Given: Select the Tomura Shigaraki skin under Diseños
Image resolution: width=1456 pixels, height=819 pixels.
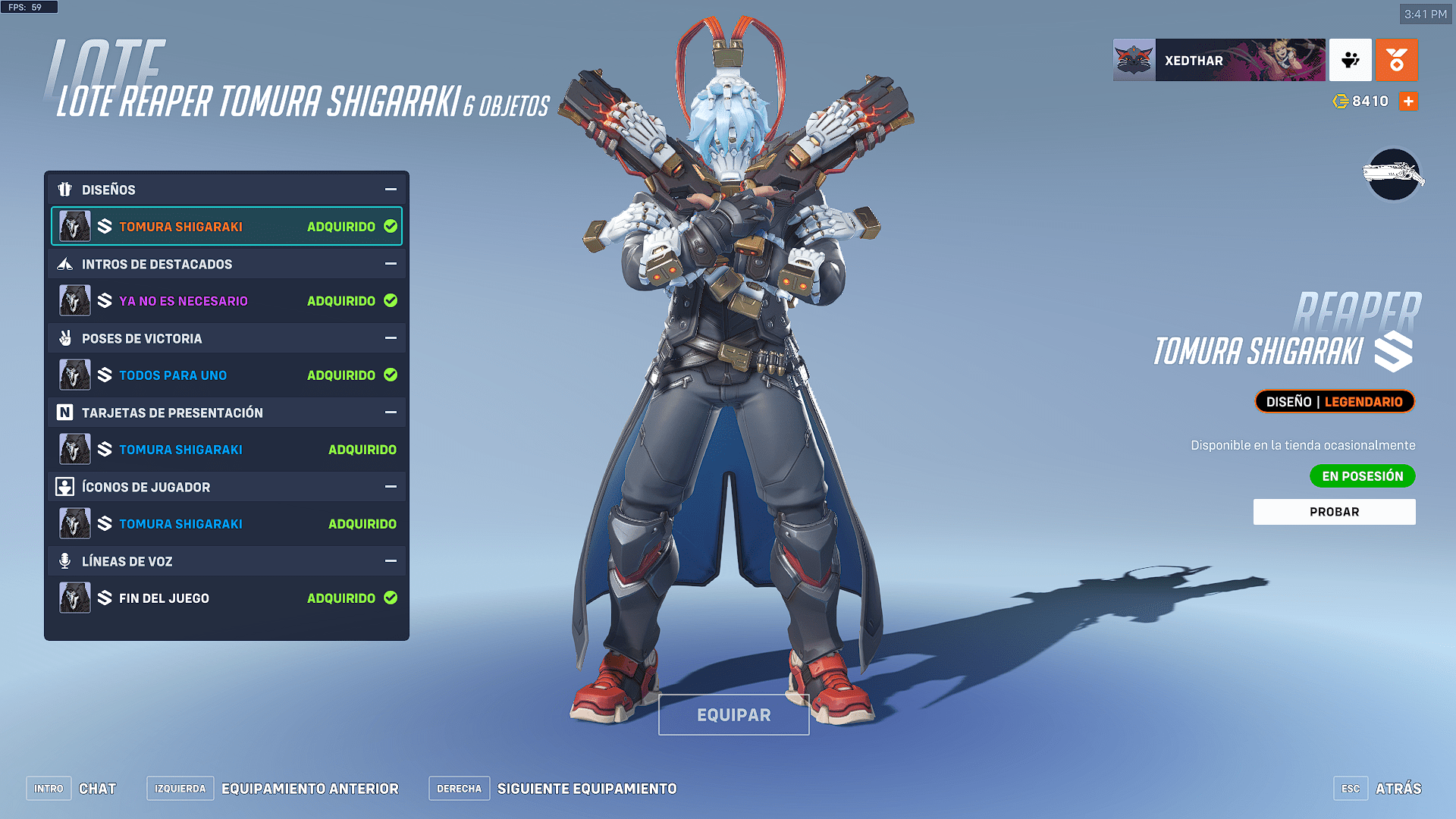Looking at the screenshot, I should 226,227.
